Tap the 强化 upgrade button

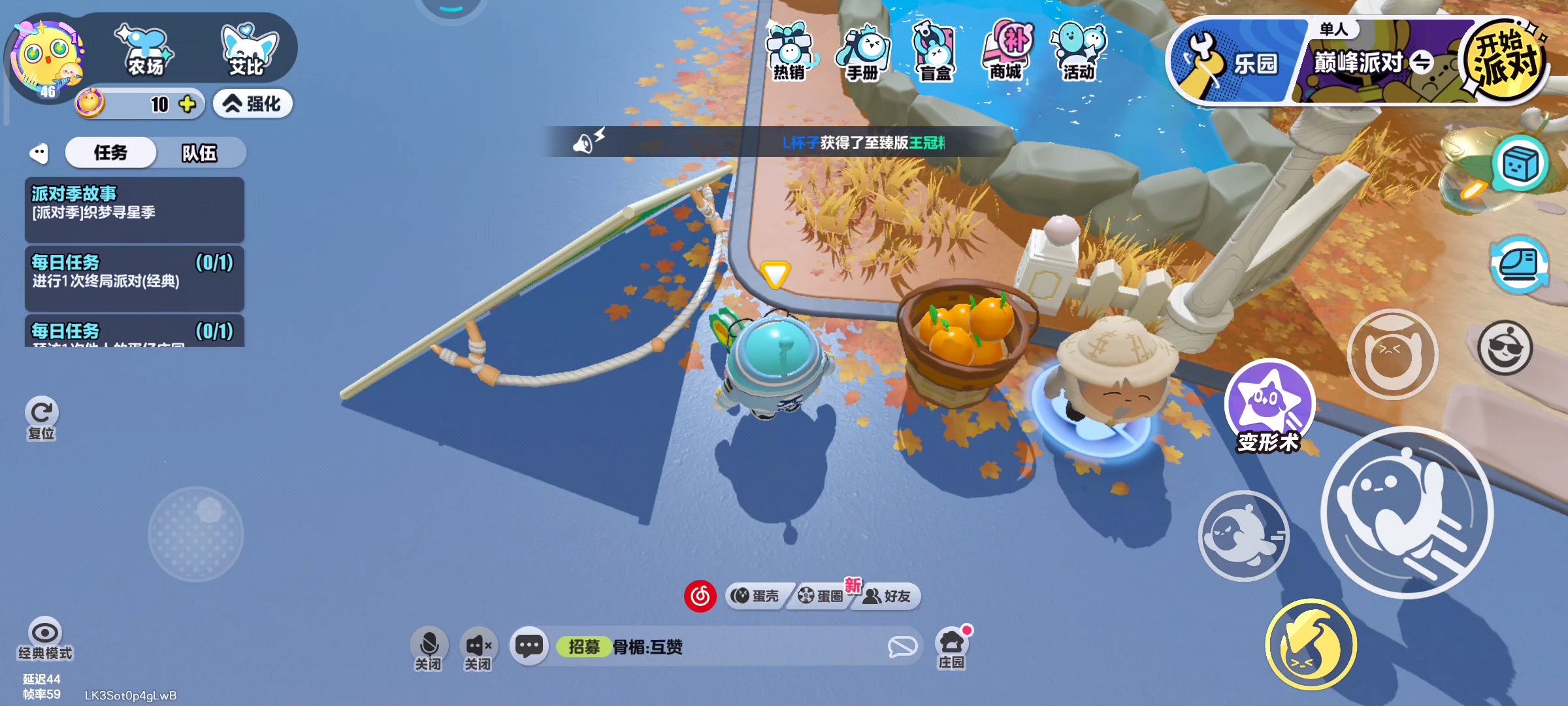(x=252, y=104)
